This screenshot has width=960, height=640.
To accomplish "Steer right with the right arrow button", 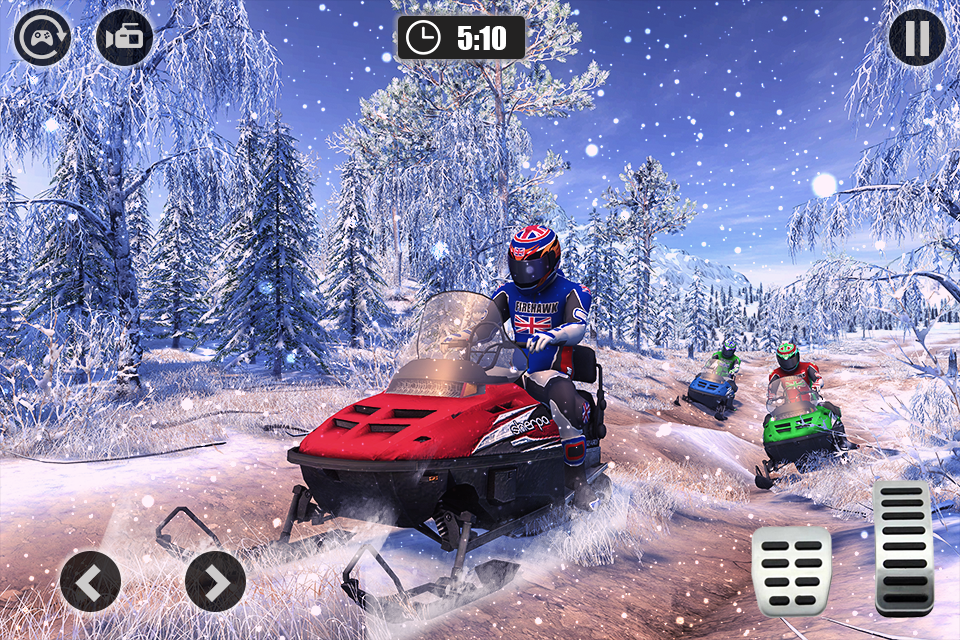I will (215, 581).
